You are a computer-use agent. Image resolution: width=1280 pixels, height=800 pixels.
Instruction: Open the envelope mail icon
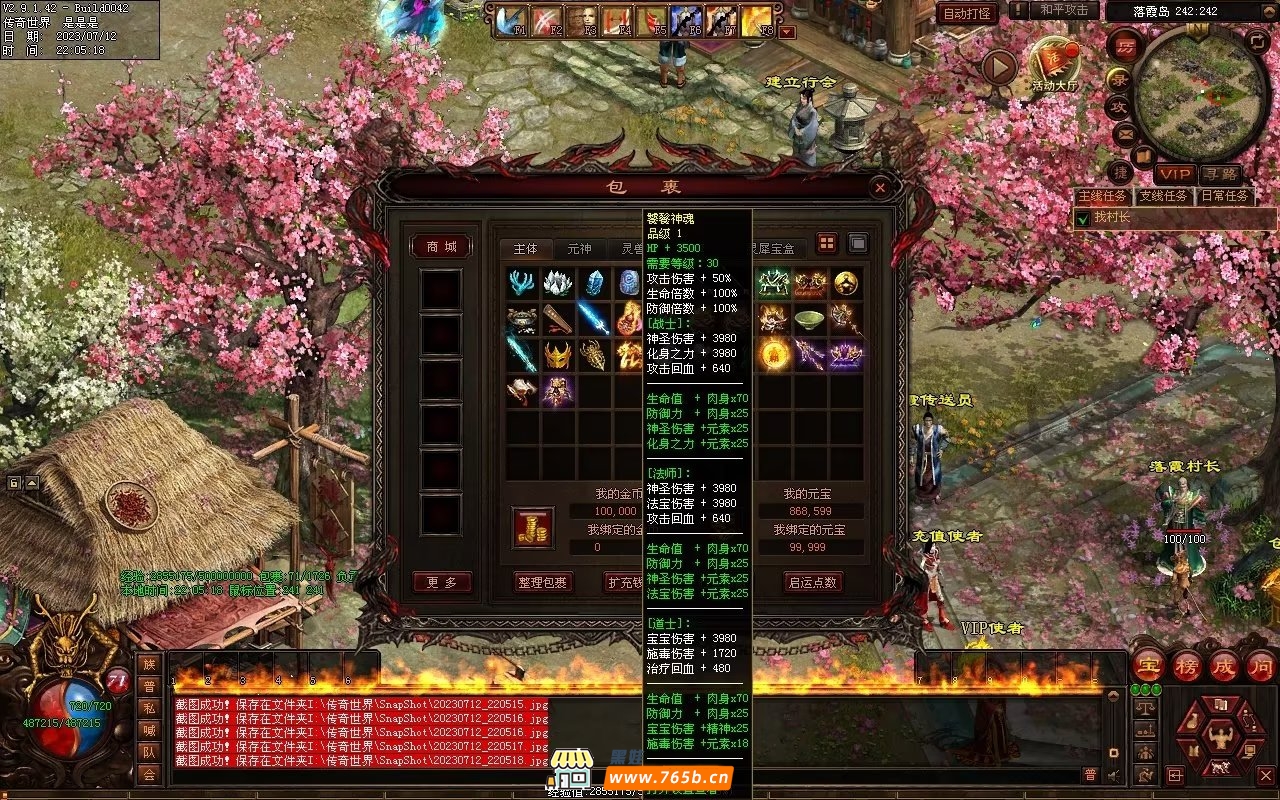(1125, 132)
